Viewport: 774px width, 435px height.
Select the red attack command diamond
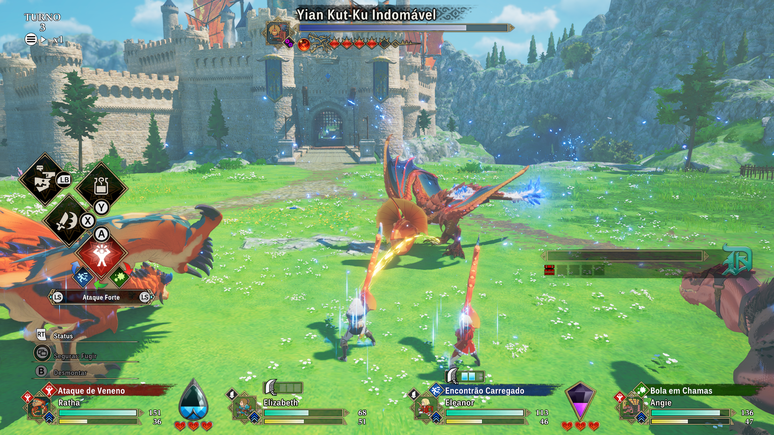pos(102,253)
